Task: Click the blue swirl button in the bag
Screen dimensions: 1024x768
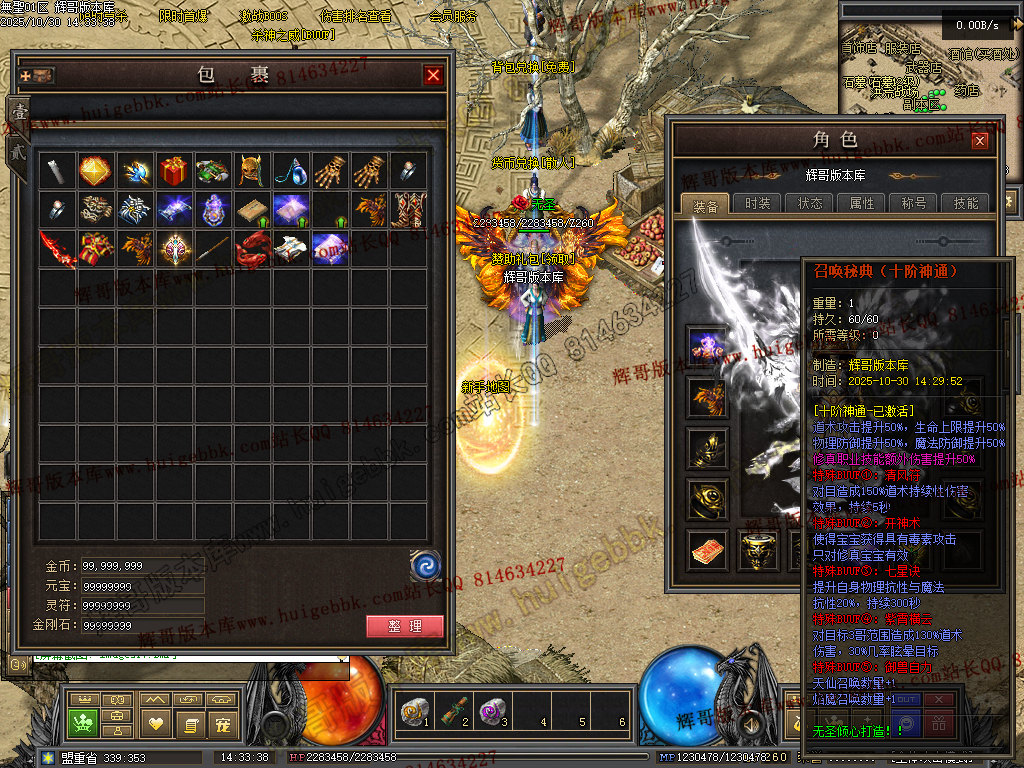Action: coord(426,566)
